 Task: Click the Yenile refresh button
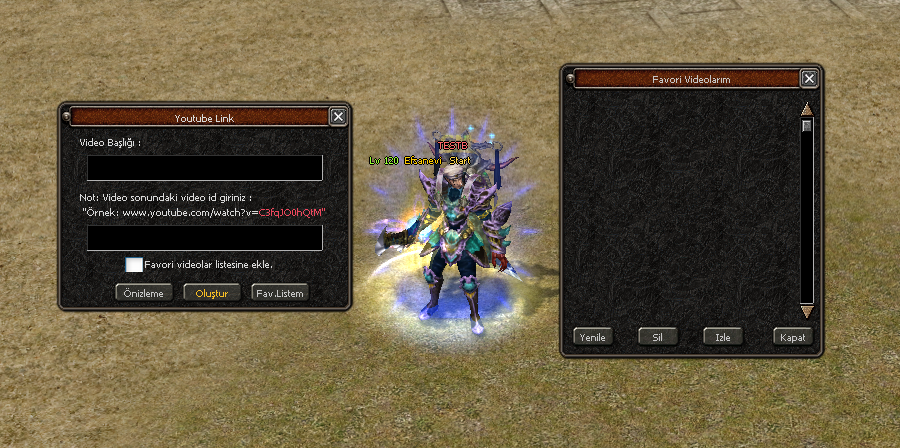coord(593,337)
